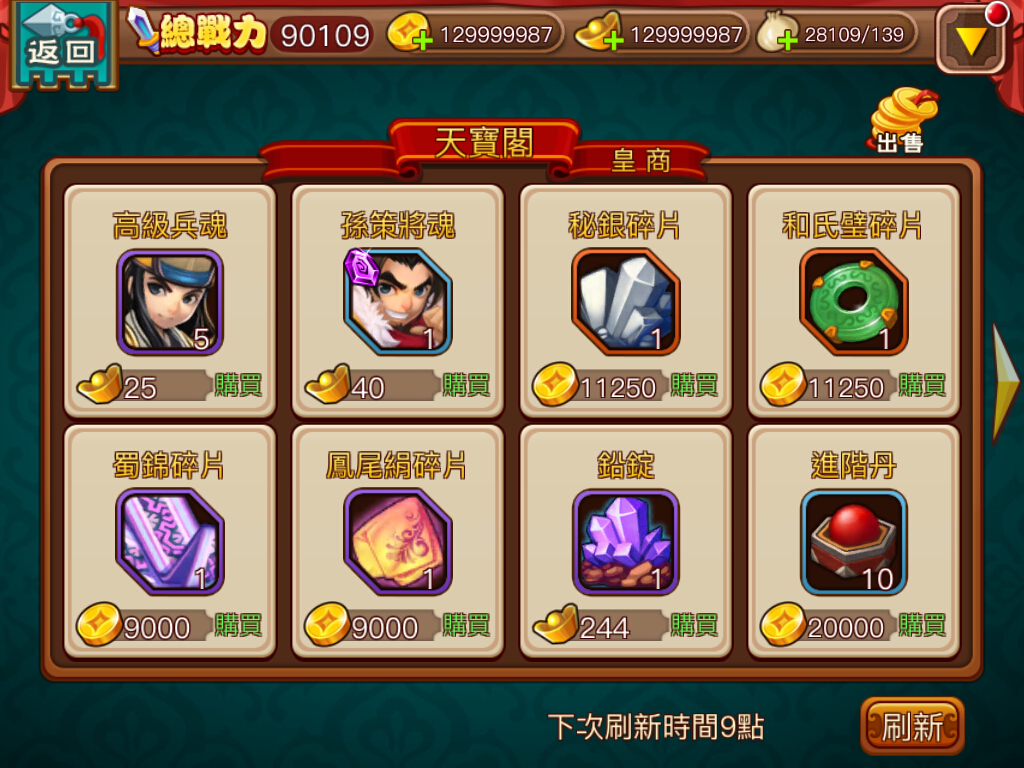Purchase the 和氏璧碎片 jade fragment
The image size is (1024, 768).
[922, 385]
